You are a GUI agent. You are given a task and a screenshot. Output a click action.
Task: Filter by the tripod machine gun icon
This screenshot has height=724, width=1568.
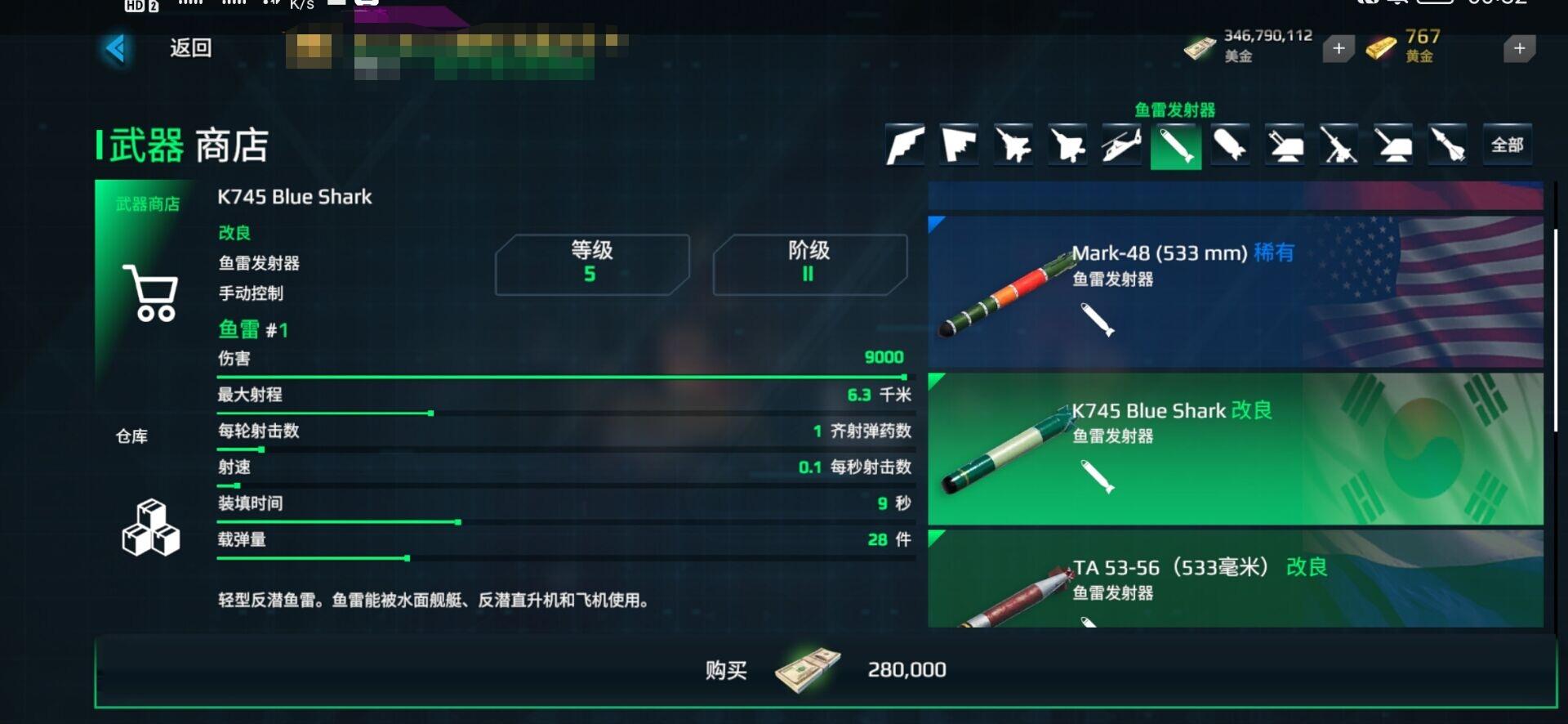point(1339,145)
